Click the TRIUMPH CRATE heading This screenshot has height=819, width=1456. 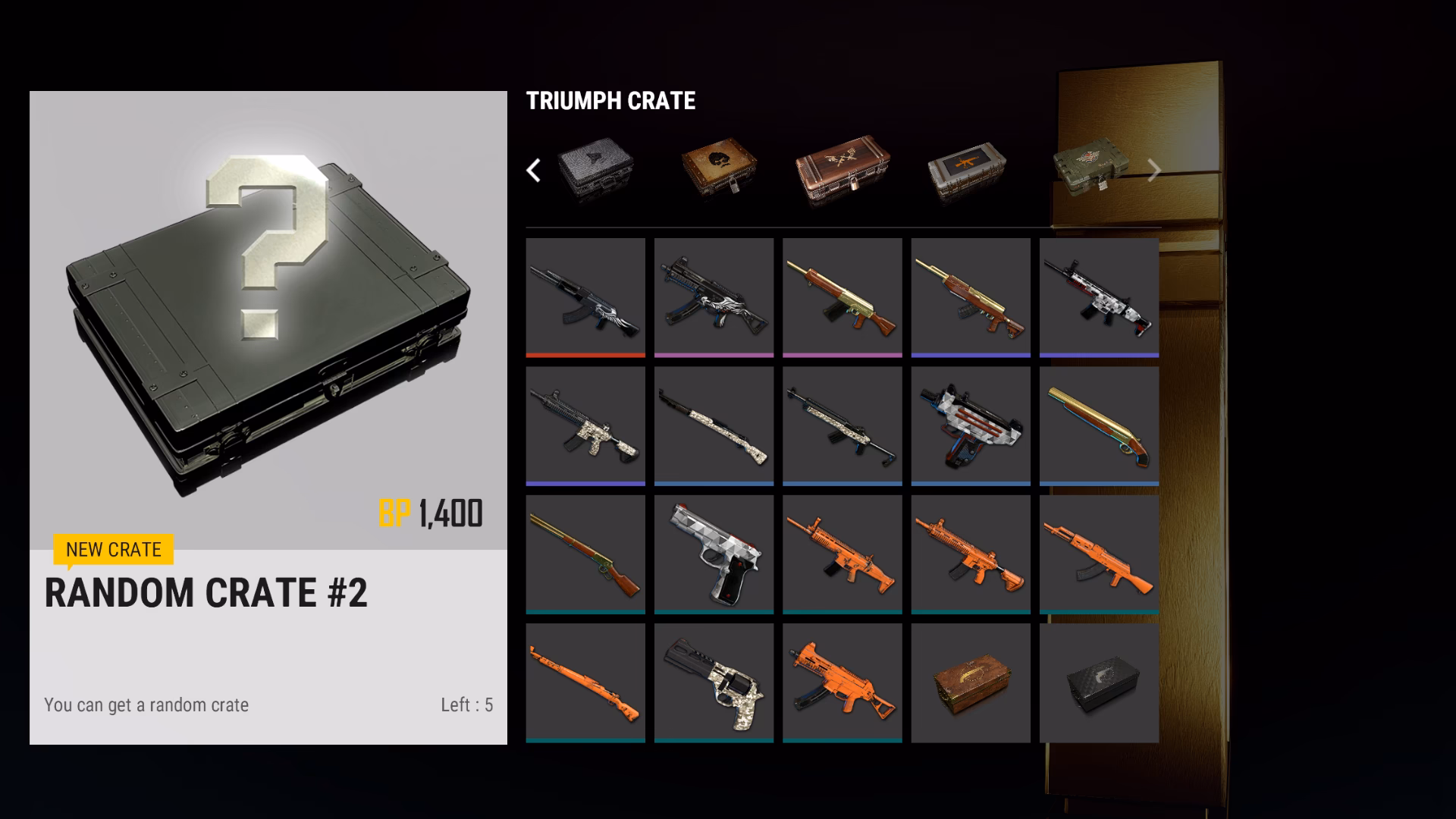coord(612,101)
